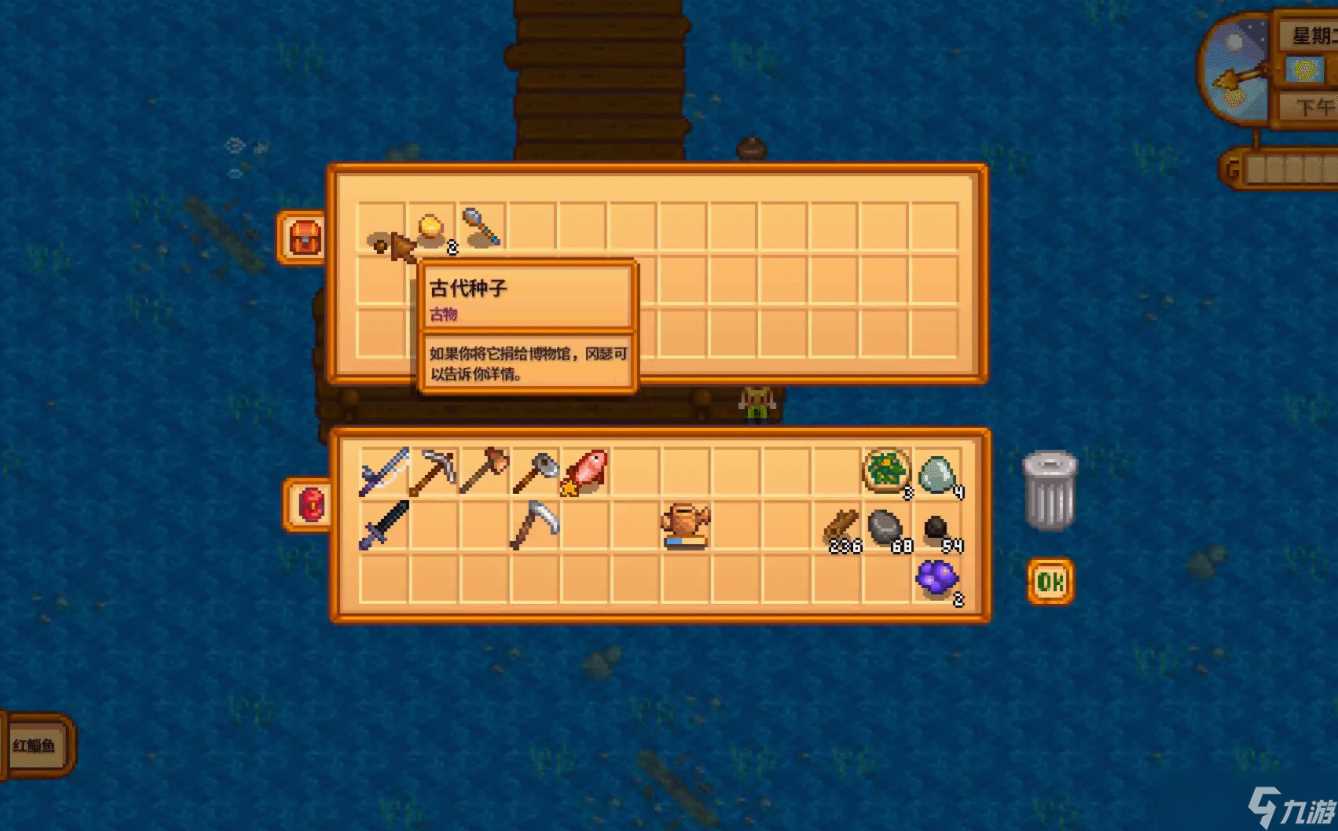Select the pale green stone stack
The width and height of the screenshot is (1338, 831).
[x=937, y=473]
